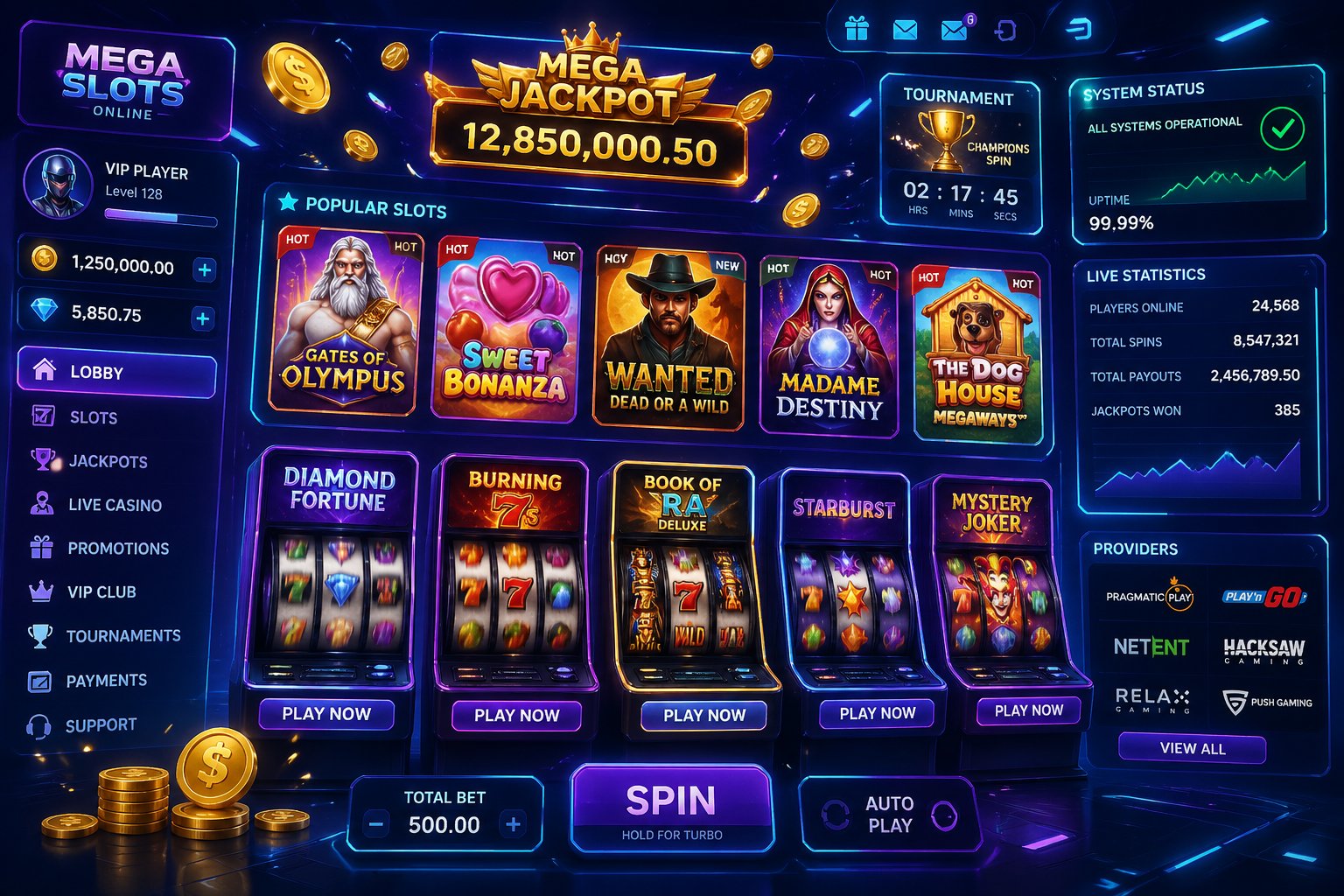Click plus to add funds to coin balance
Screen dimensions: 1344x896
tap(206, 269)
